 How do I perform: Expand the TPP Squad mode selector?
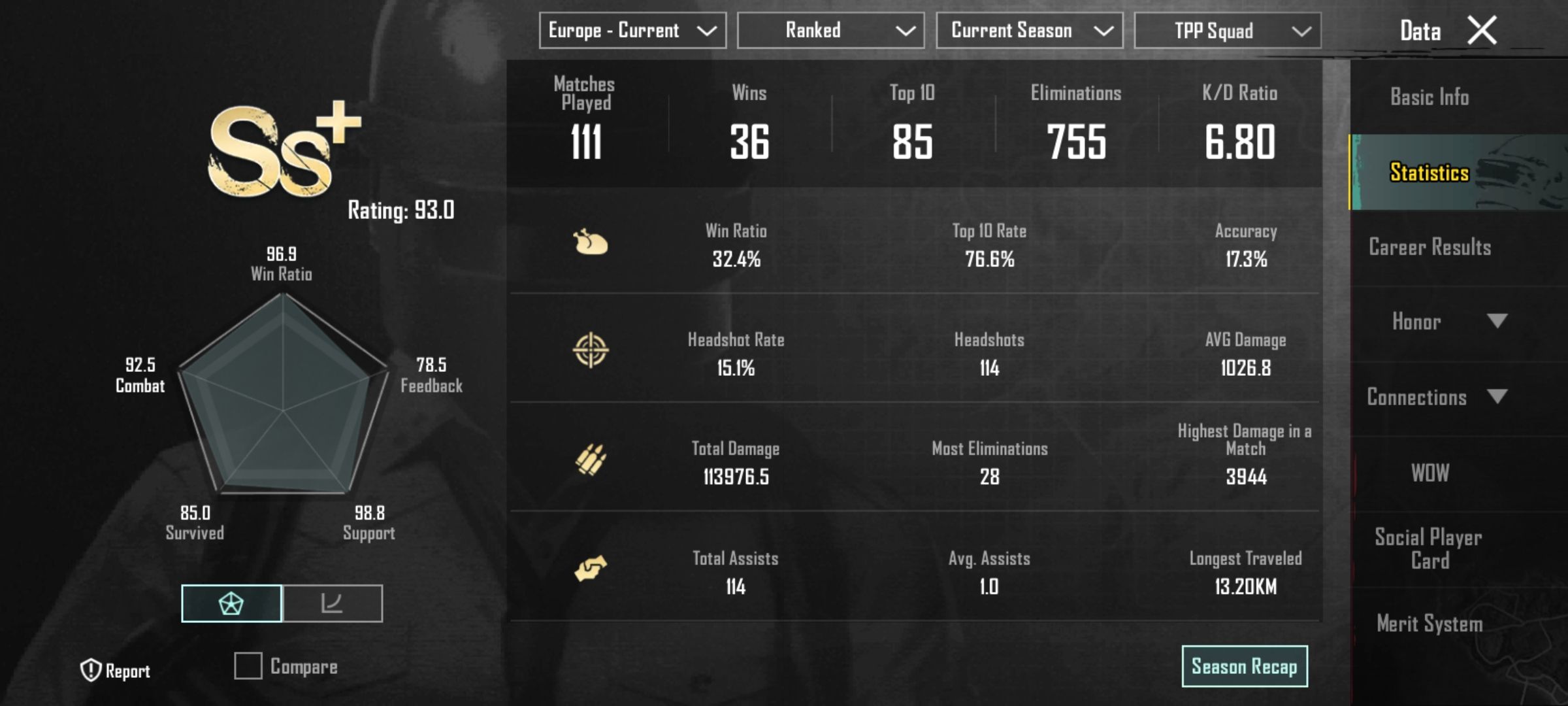tap(1227, 29)
